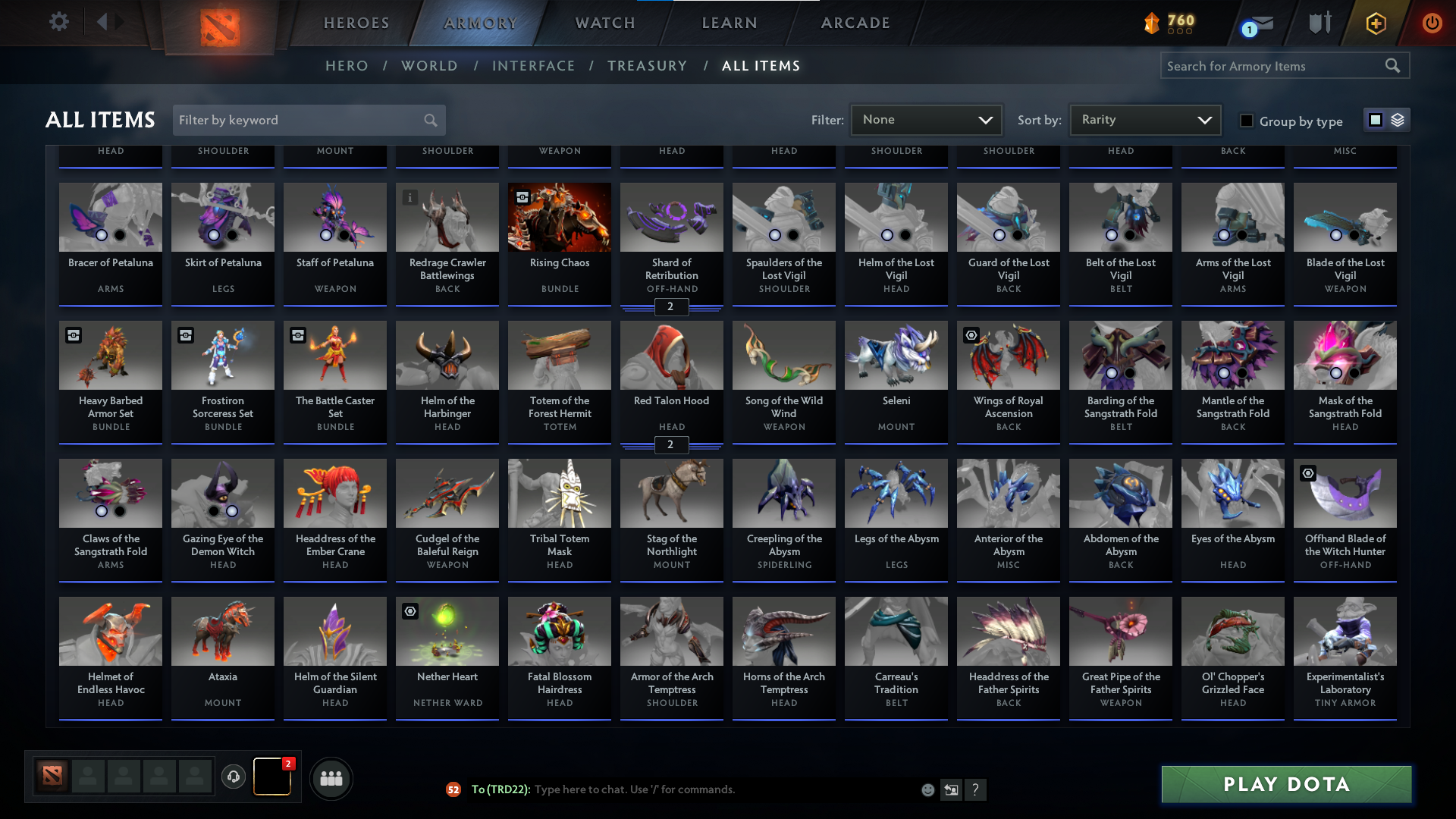Click the PLAY DOTA button
The width and height of the screenshot is (1456, 819).
[x=1285, y=784]
